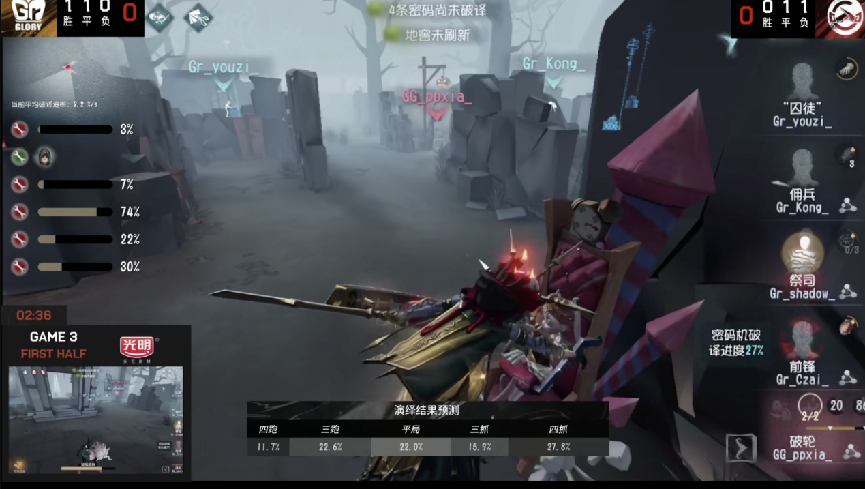Open the picture-in-picture camera thumbnail
Screen dimensions: 865x489
[95, 420]
